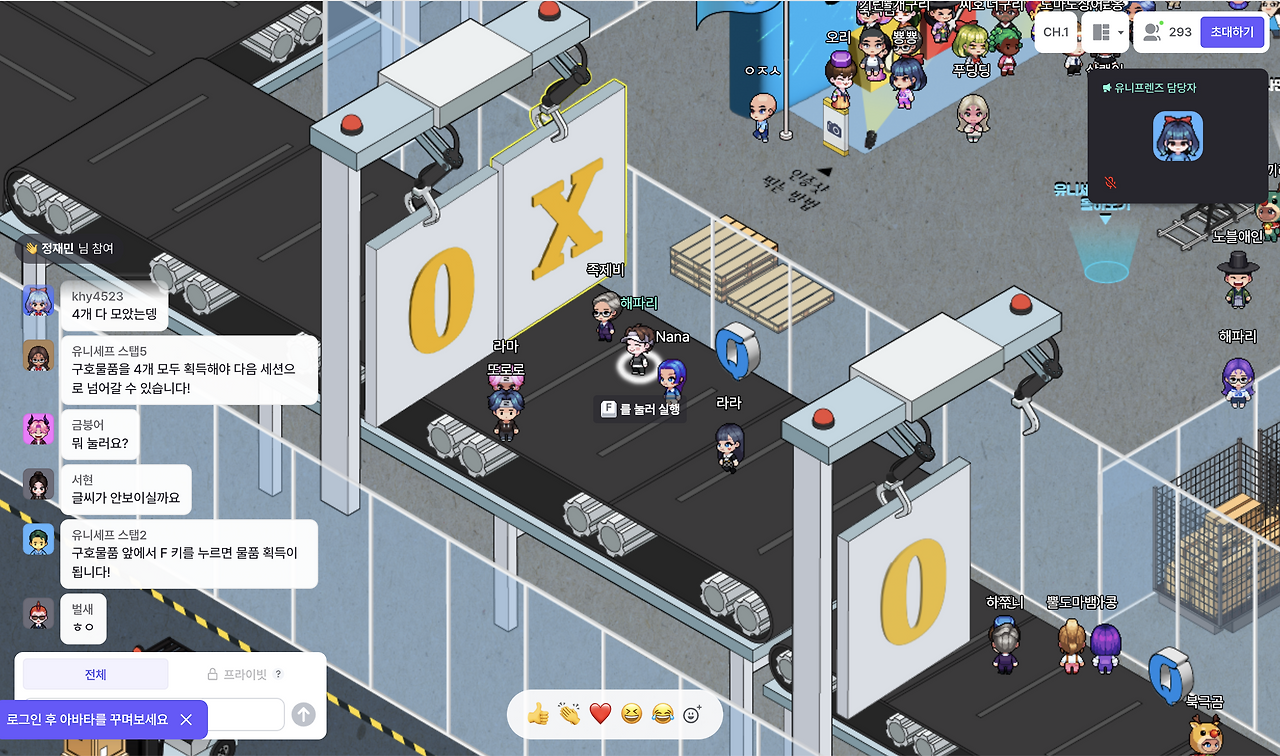Click the send arrow in the chat box
Screen dimensions: 1280x756
303,714
